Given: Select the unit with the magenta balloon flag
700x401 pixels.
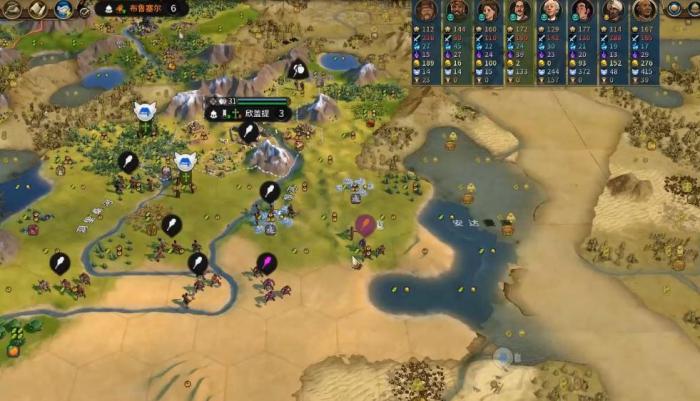Looking at the screenshot, I should tap(365, 226).
